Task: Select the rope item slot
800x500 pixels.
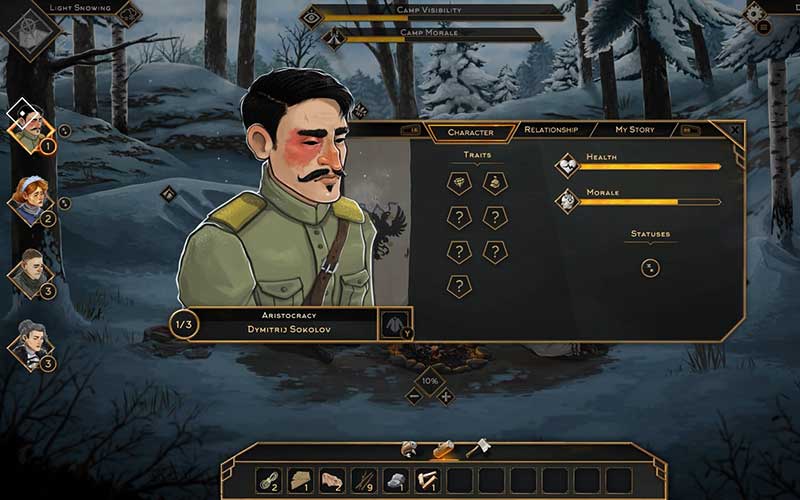Action: coord(267,480)
